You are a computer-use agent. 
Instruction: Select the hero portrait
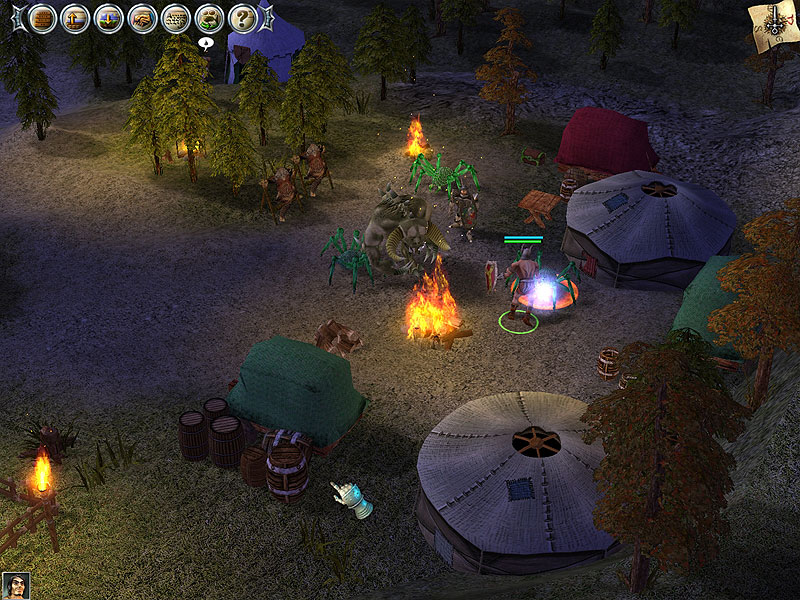point(15,585)
